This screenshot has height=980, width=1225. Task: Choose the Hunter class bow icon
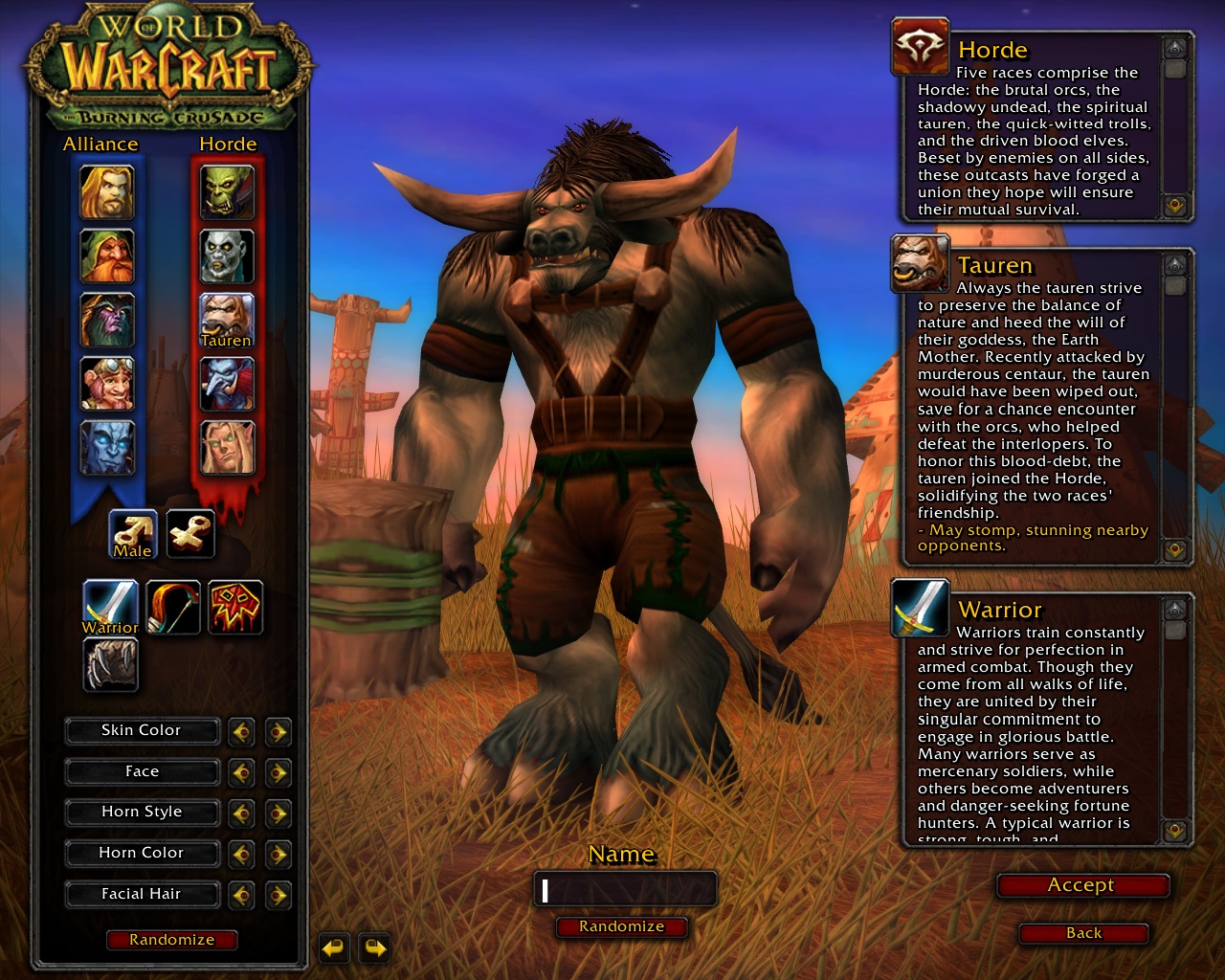click(173, 607)
